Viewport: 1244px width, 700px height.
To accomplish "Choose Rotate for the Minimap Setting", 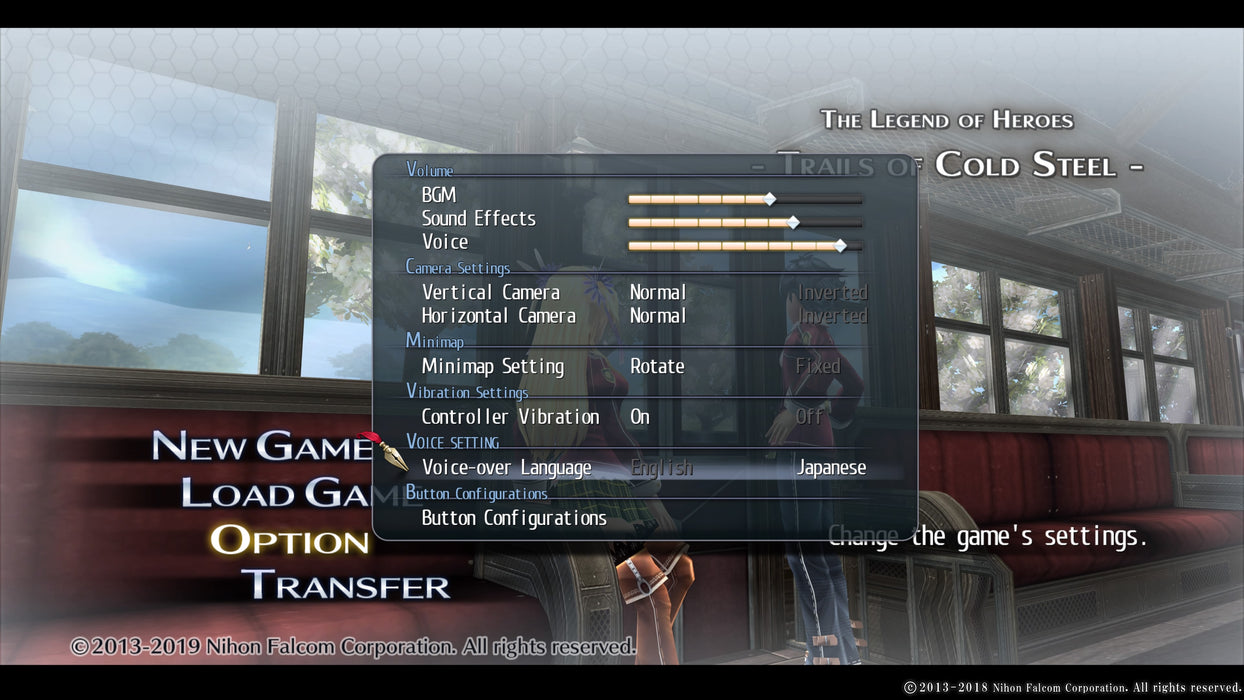I will (x=657, y=367).
